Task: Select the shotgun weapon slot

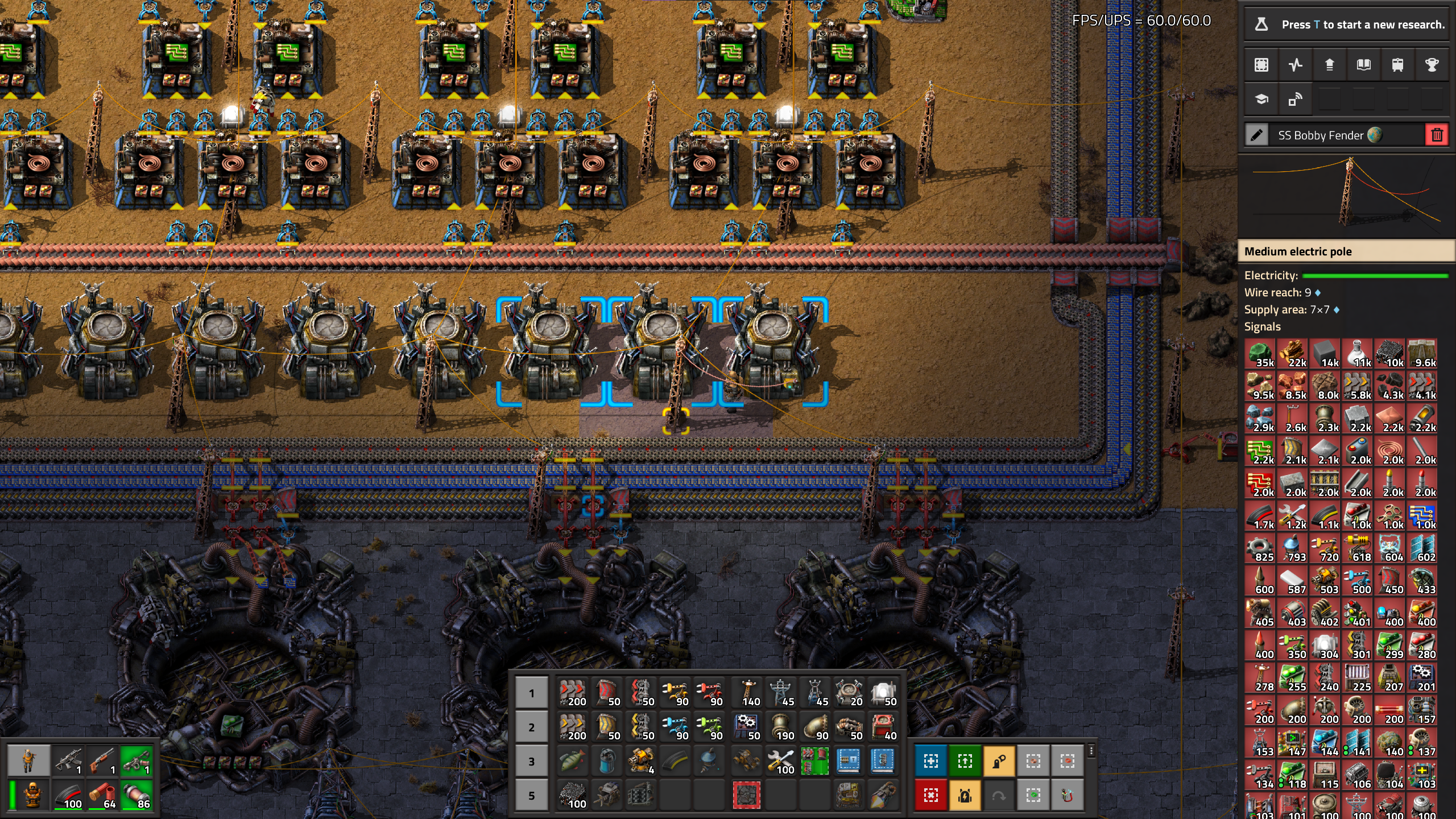Action: 102,761
